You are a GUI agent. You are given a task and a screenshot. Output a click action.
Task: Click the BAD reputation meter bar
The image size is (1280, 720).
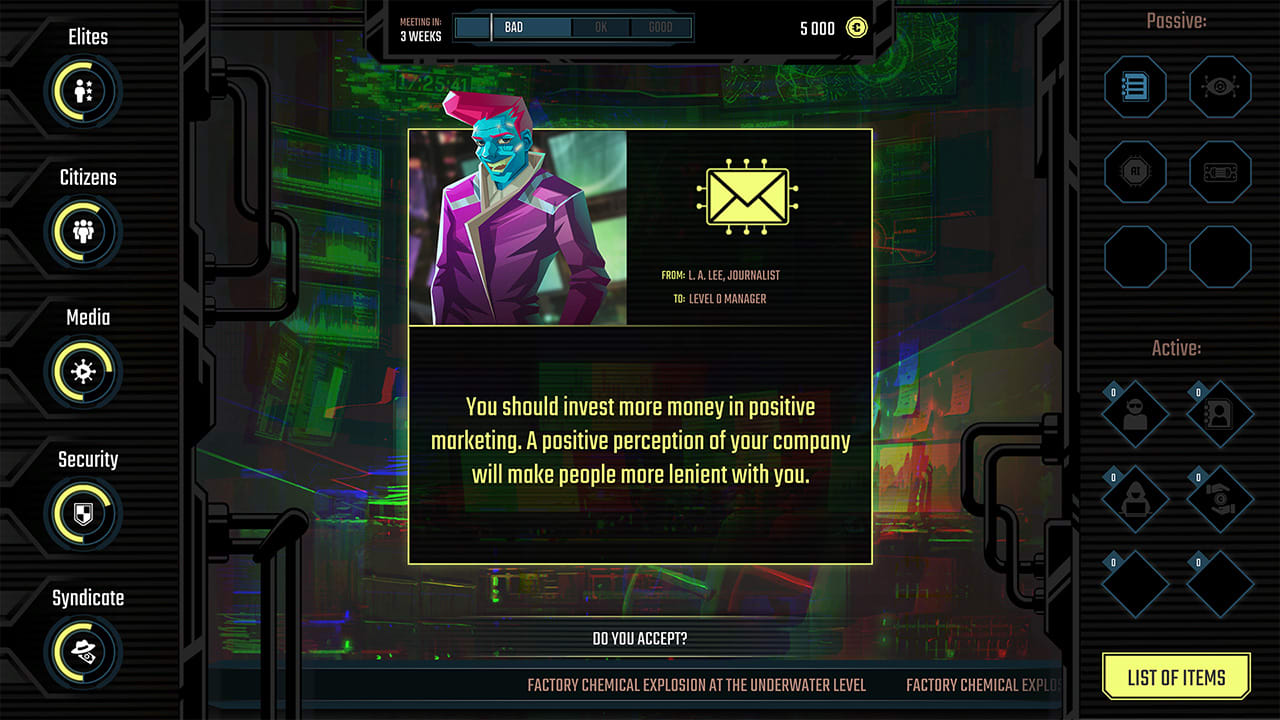click(531, 27)
